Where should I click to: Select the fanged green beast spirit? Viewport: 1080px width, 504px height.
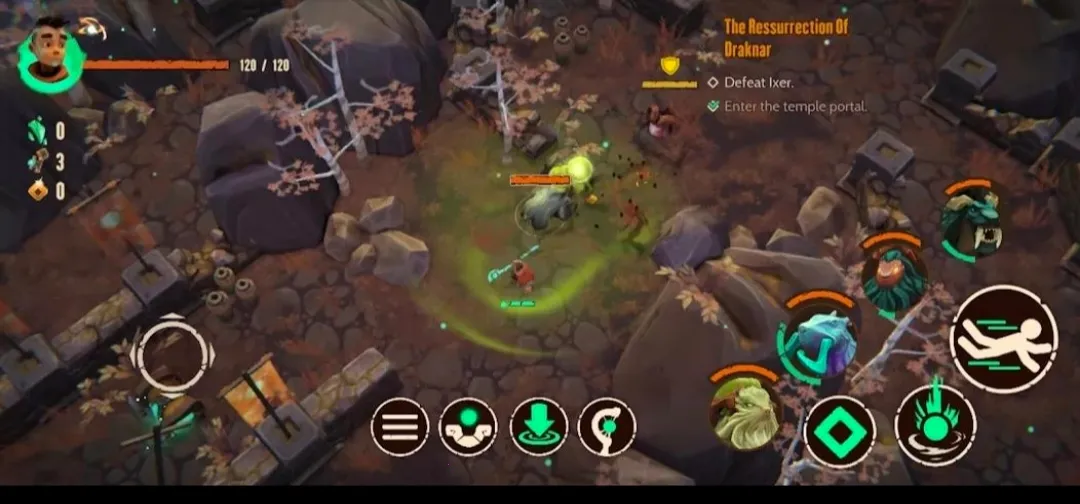click(x=970, y=222)
